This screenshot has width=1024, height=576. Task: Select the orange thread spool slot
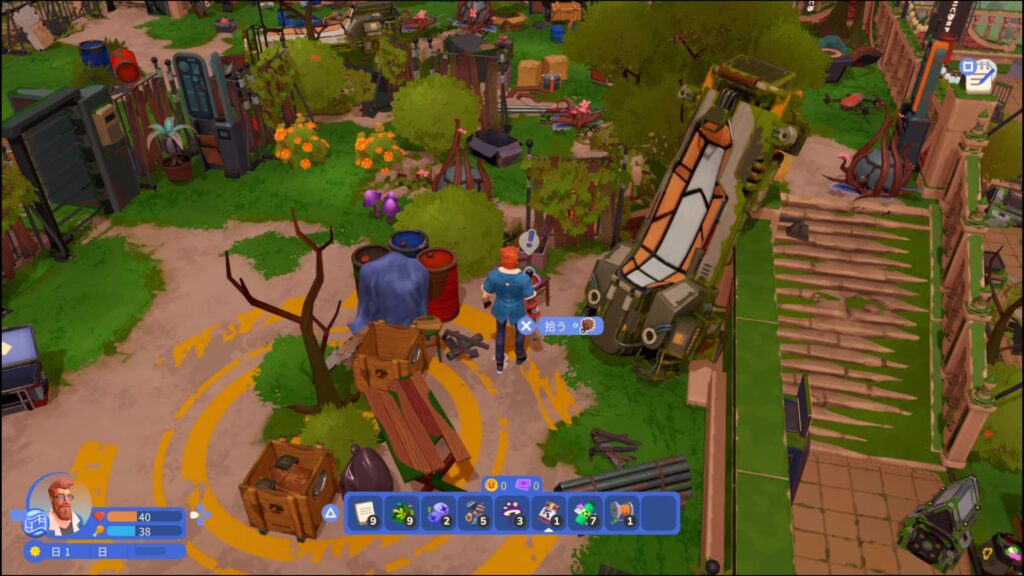point(623,513)
